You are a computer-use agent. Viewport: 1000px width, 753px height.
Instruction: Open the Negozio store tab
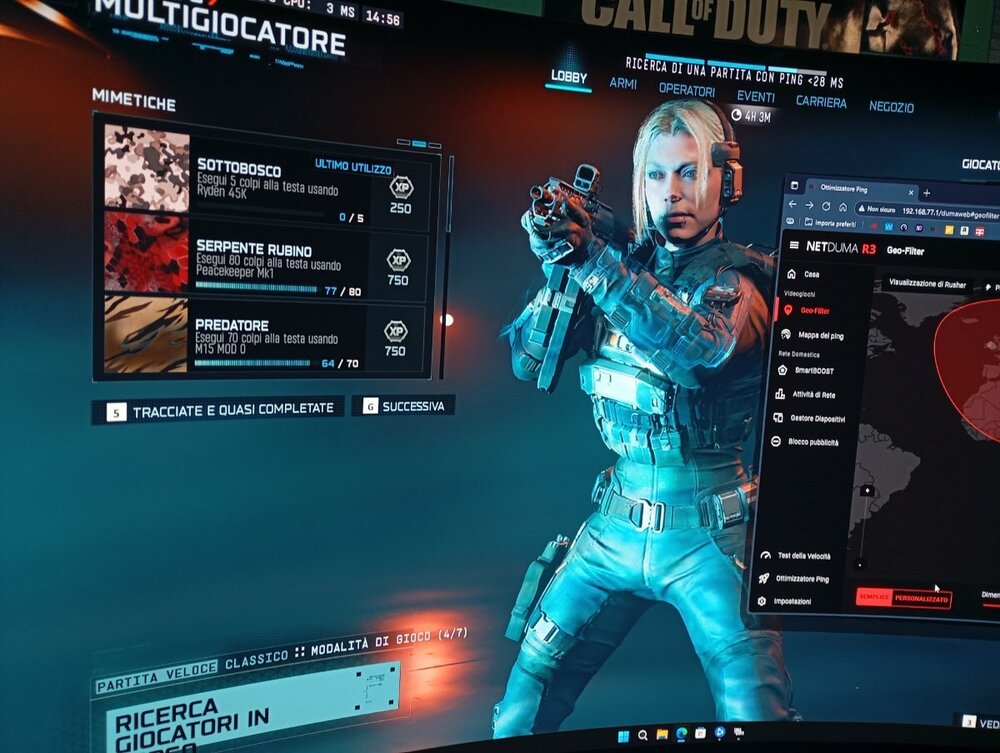tap(891, 106)
